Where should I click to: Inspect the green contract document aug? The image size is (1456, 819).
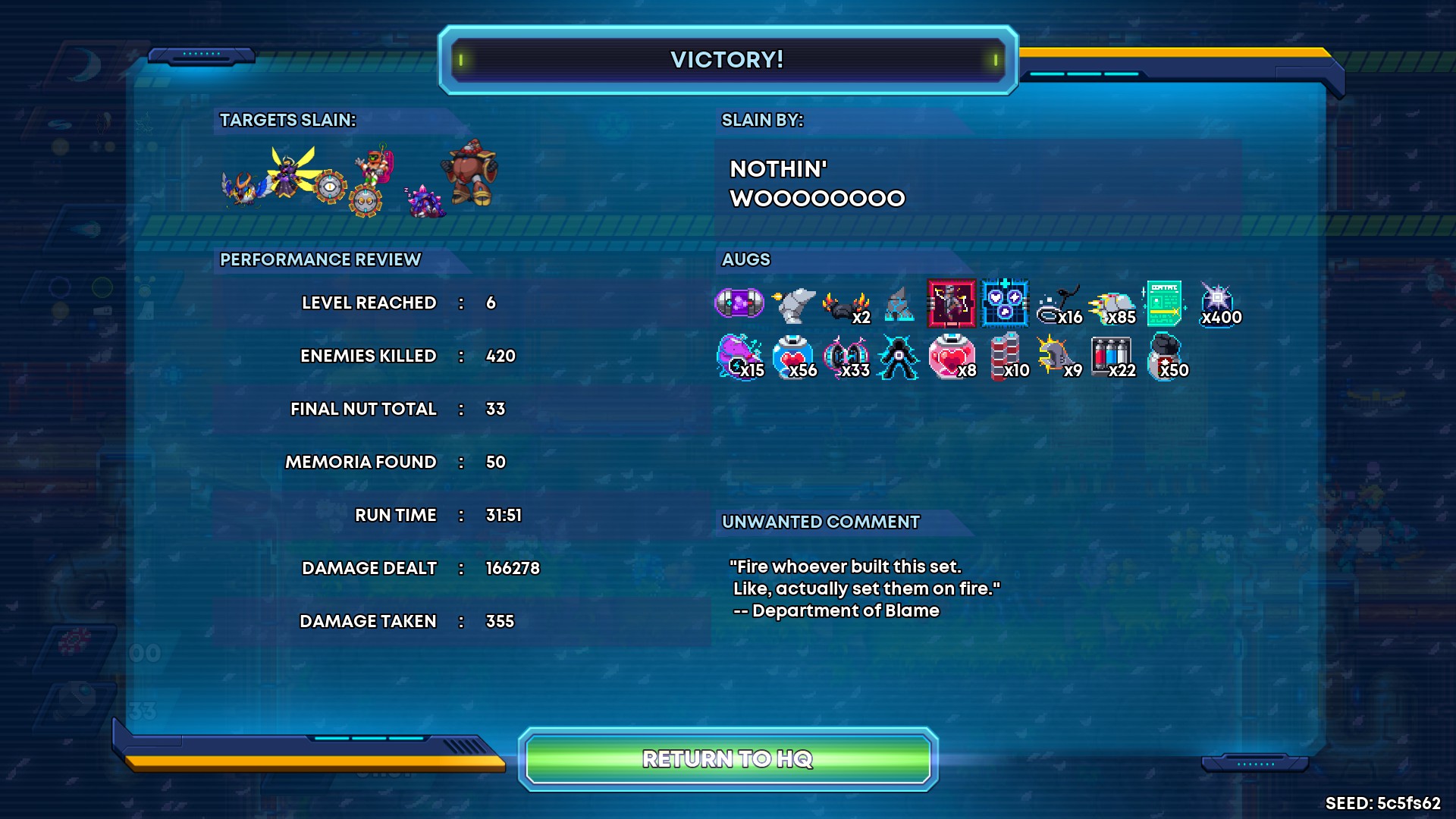1163,303
